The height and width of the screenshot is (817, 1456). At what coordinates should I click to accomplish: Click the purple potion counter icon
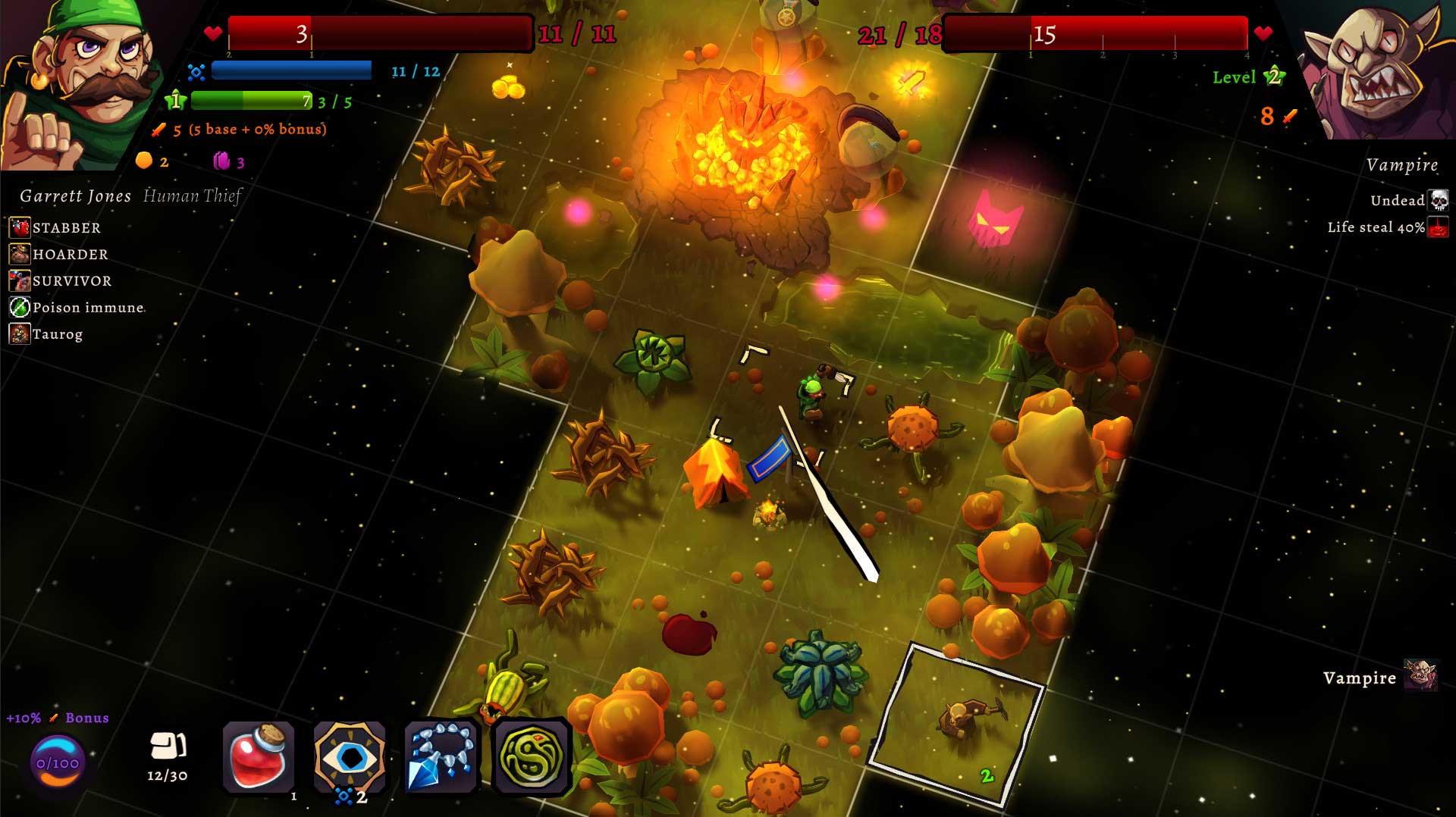221,160
